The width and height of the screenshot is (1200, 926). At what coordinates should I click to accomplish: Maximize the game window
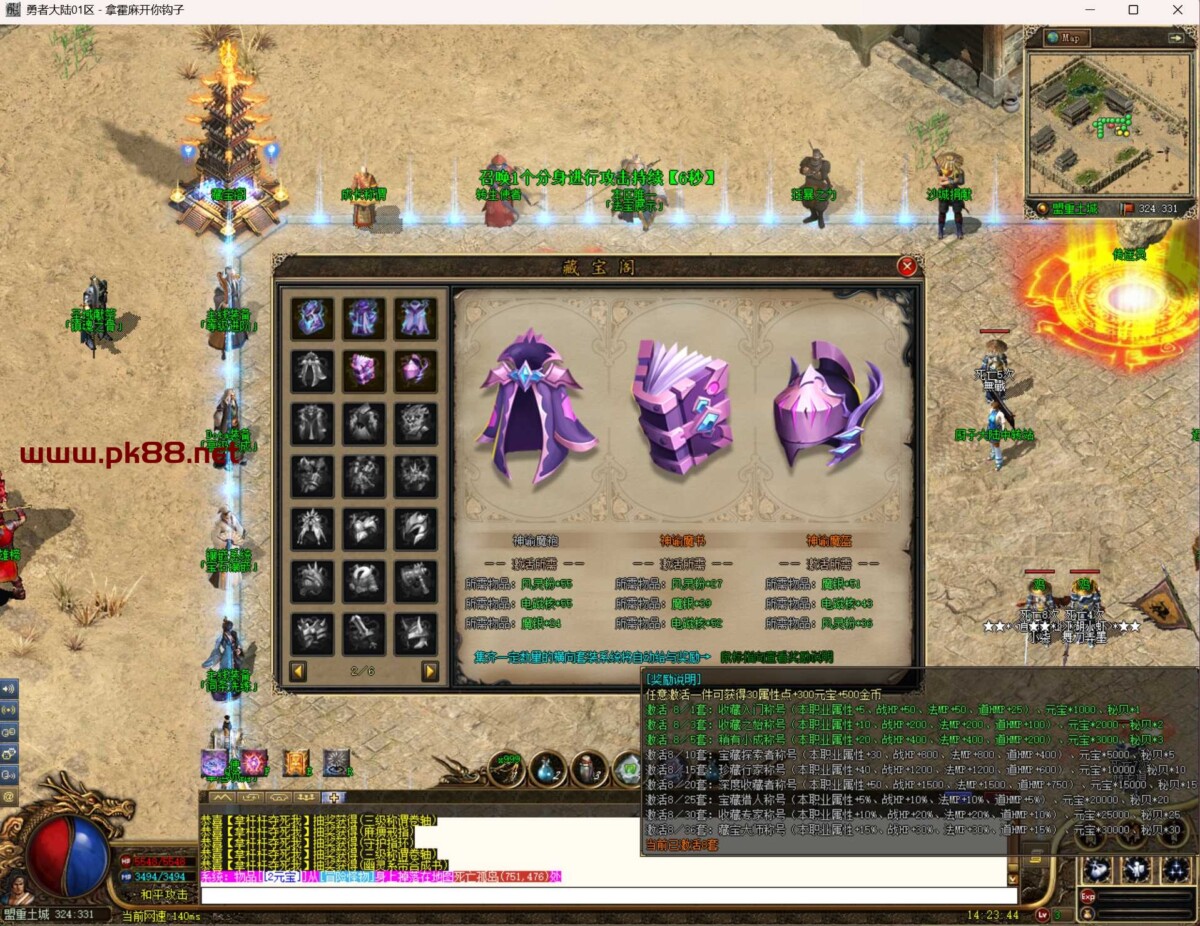tap(1133, 10)
